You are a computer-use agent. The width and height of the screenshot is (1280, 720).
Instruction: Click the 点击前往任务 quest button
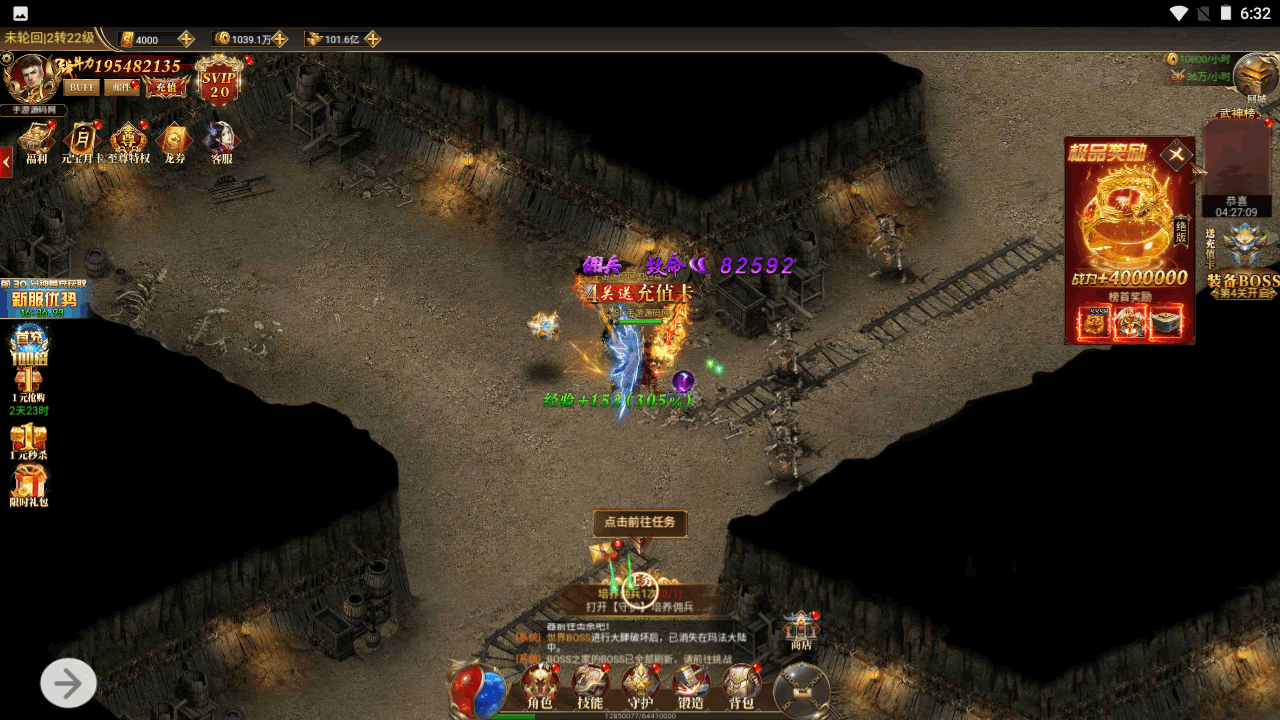tap(640, 522)
